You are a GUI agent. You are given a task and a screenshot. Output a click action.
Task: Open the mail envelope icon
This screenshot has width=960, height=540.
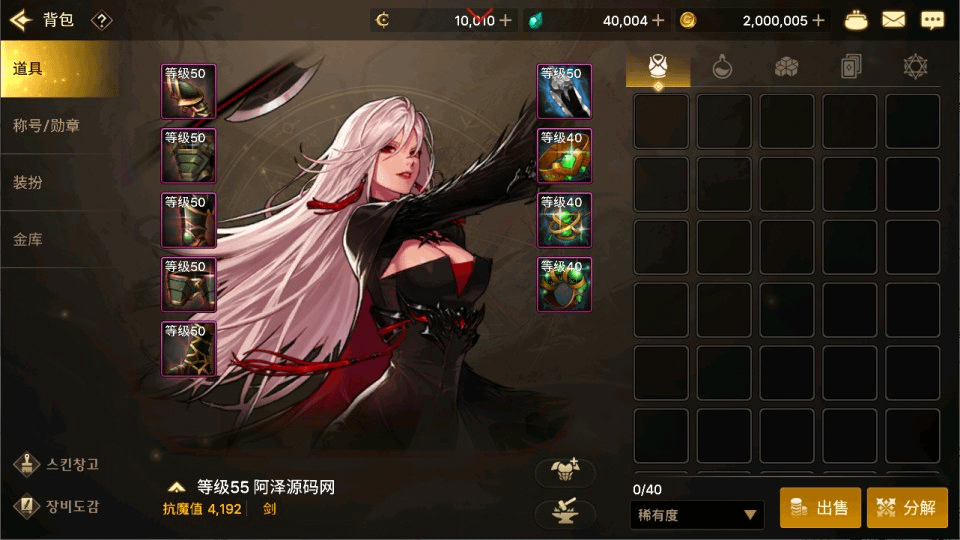pyautogui.click(x=893, y=20)
